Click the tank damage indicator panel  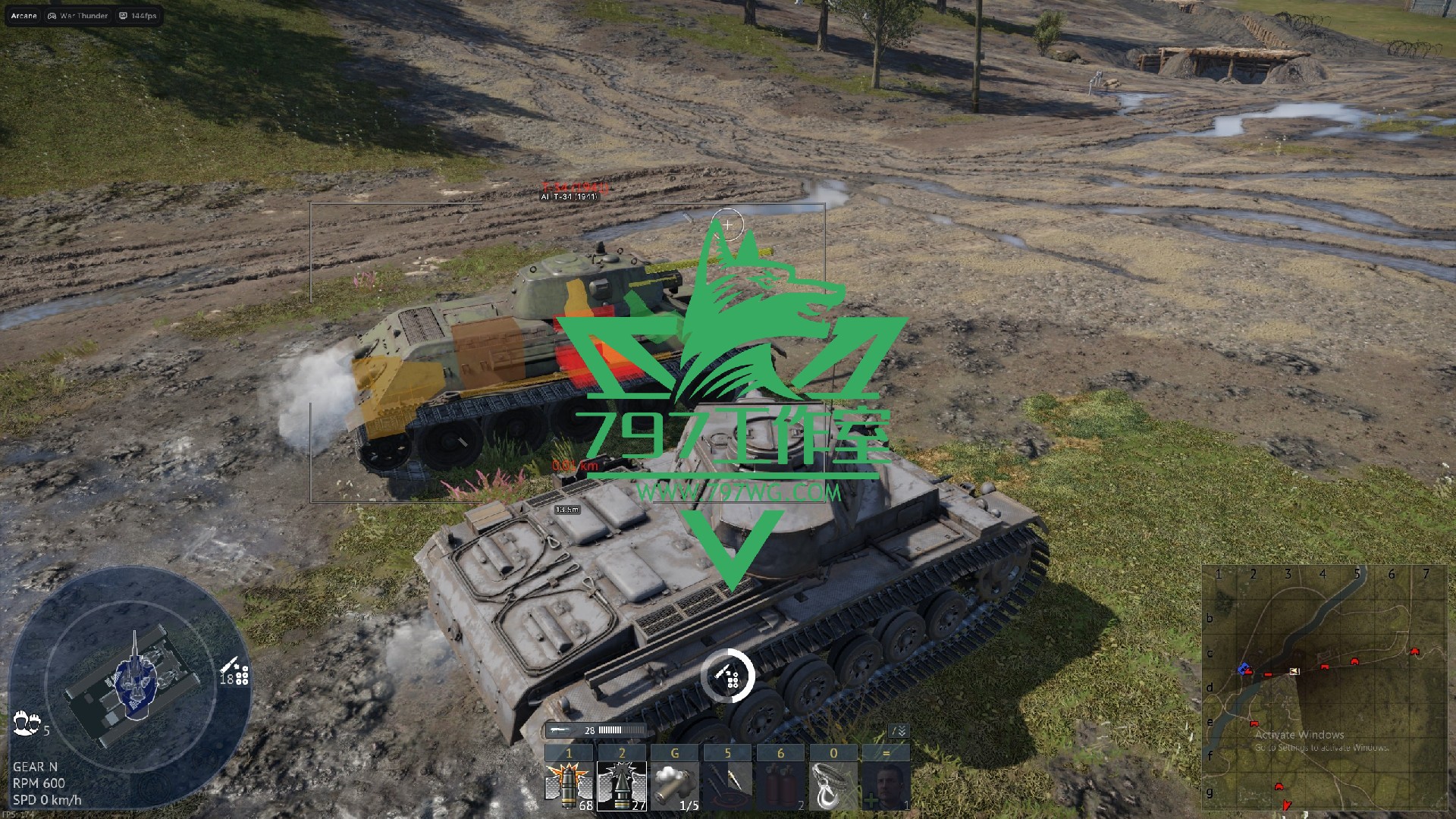tap(130, 676)
